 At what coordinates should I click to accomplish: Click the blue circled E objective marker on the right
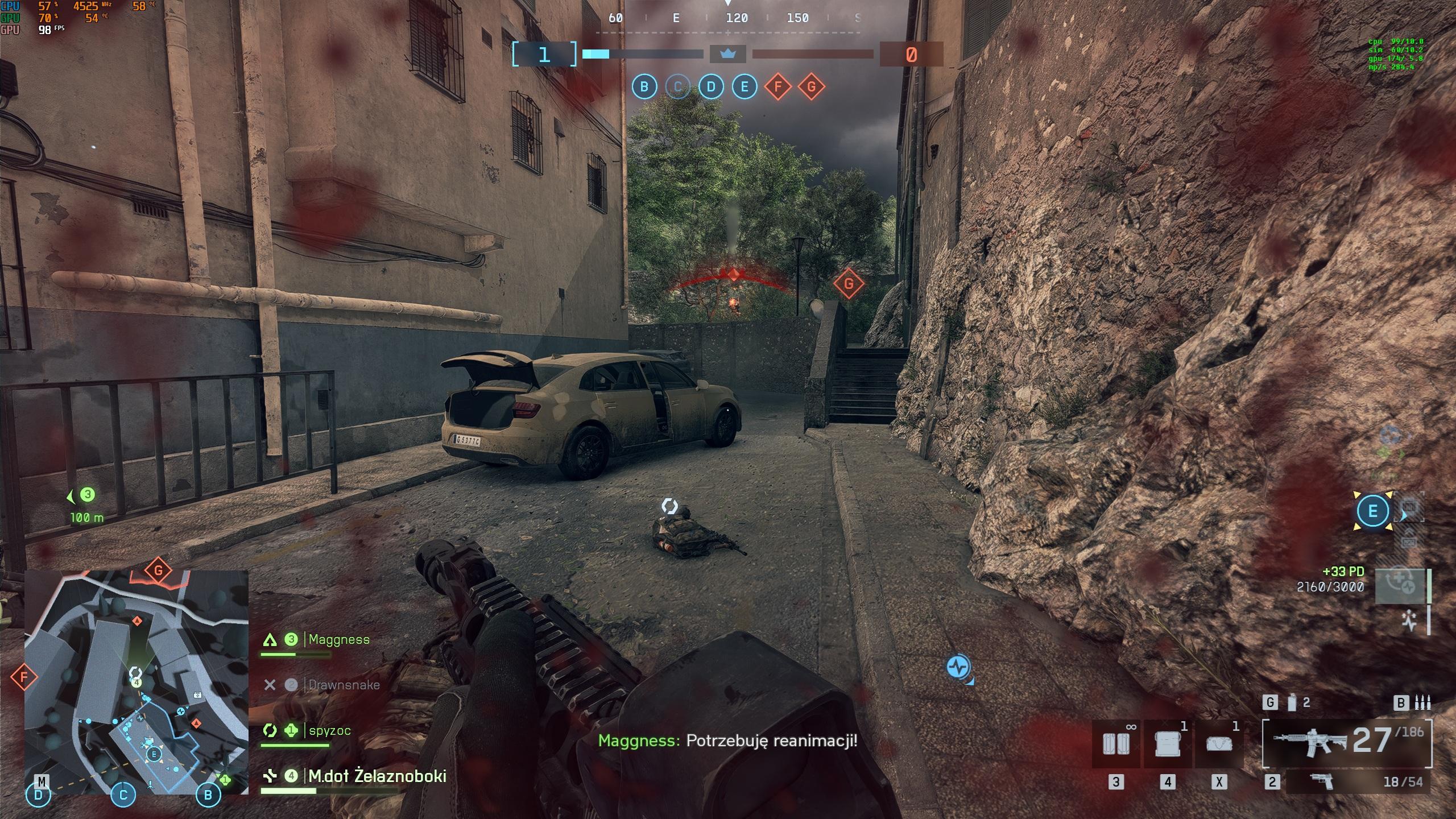tap(1372, 511)
